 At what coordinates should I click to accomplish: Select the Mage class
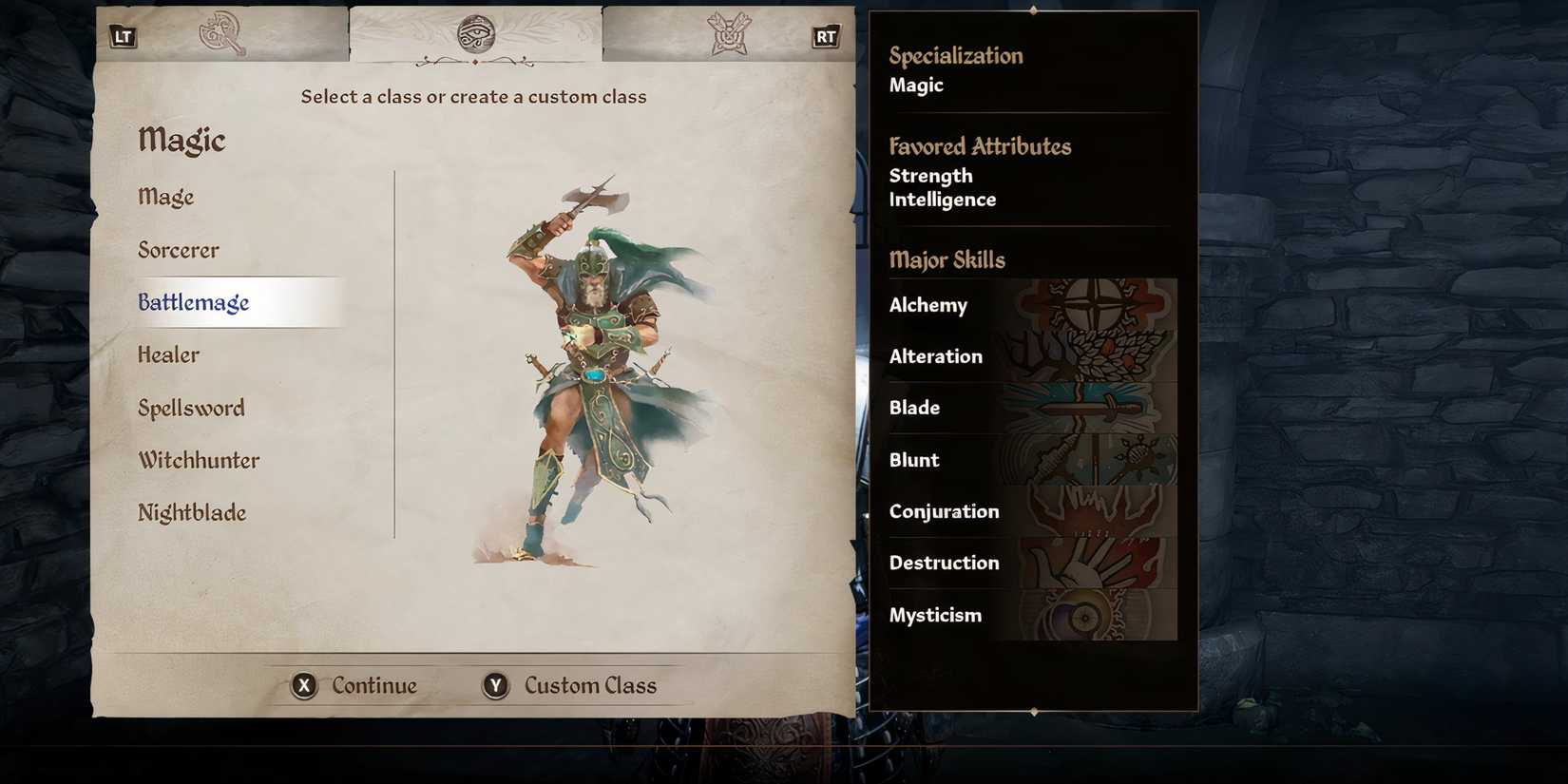click(165, 197)
